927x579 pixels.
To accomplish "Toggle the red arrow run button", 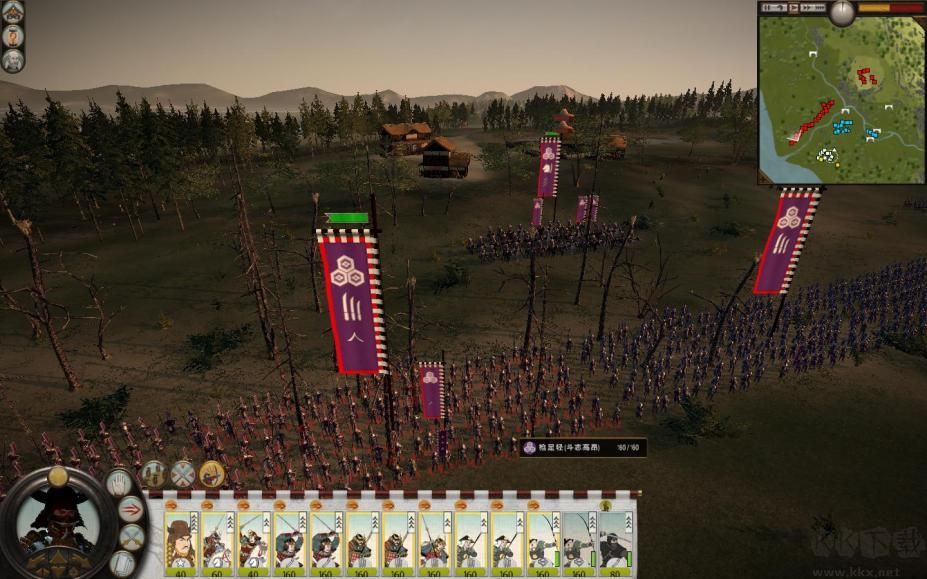I will click(131, 509).
